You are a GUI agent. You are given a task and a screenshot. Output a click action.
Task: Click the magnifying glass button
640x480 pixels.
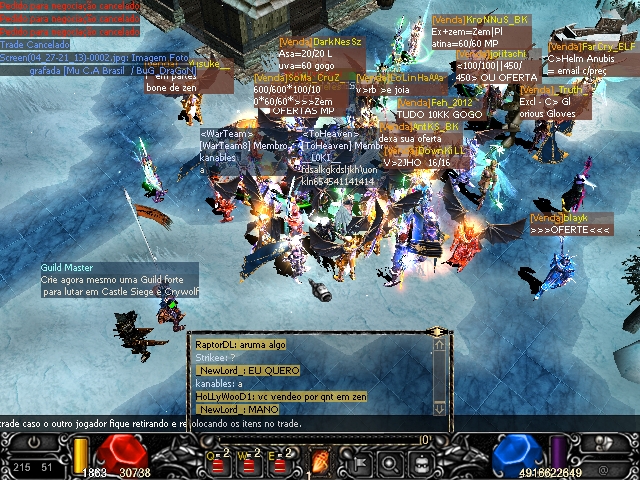point(389,463)
